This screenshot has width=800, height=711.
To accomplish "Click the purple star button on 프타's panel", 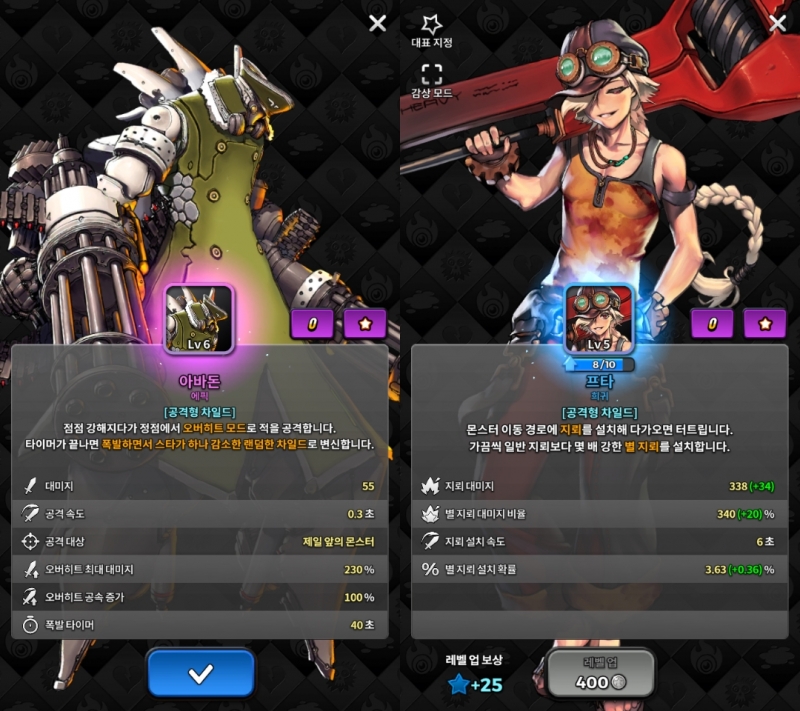I will tap(765, 324).
